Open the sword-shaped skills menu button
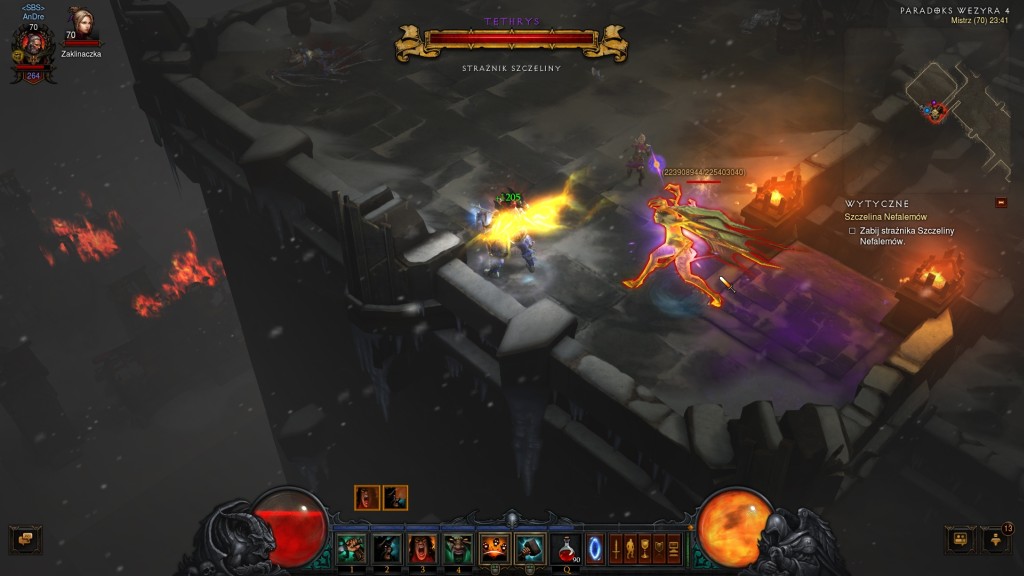 tap(616, 548)
